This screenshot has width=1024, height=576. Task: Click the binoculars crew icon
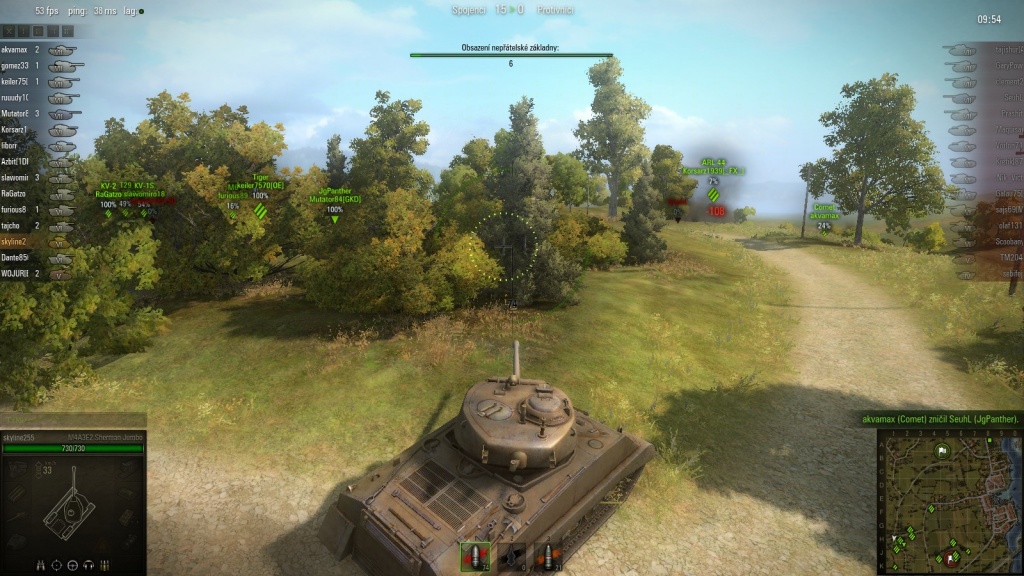(x=41, y=565)
